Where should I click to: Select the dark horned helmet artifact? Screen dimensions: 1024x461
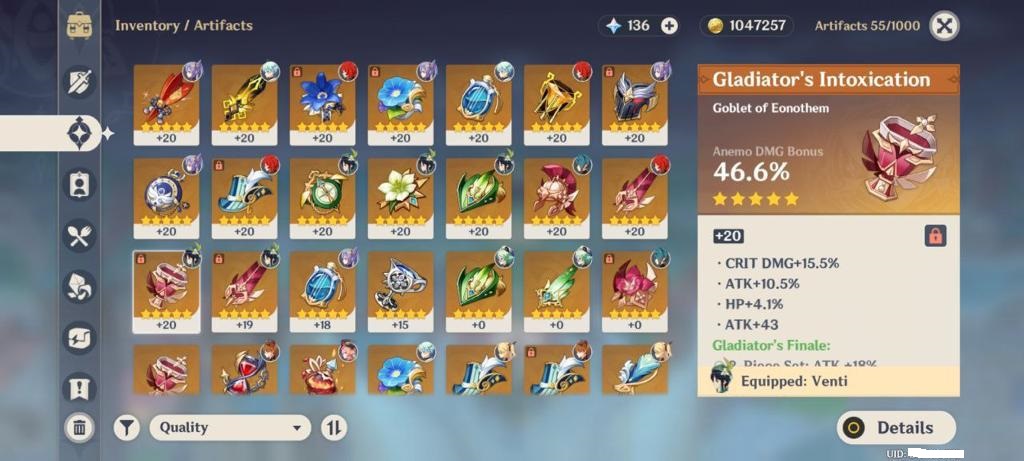click(634, 102)
